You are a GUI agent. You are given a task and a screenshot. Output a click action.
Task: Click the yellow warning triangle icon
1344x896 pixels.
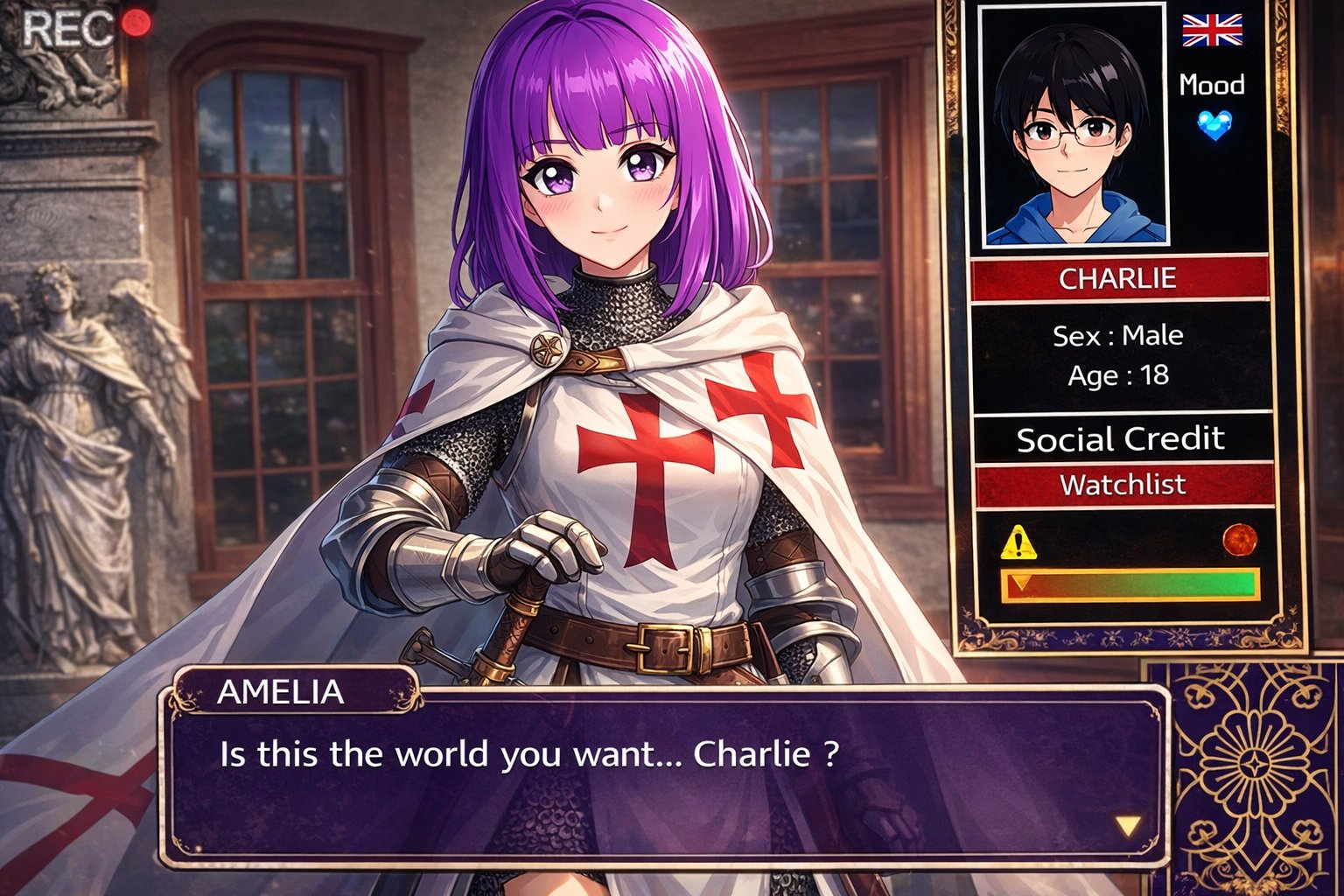[1018, 543]
